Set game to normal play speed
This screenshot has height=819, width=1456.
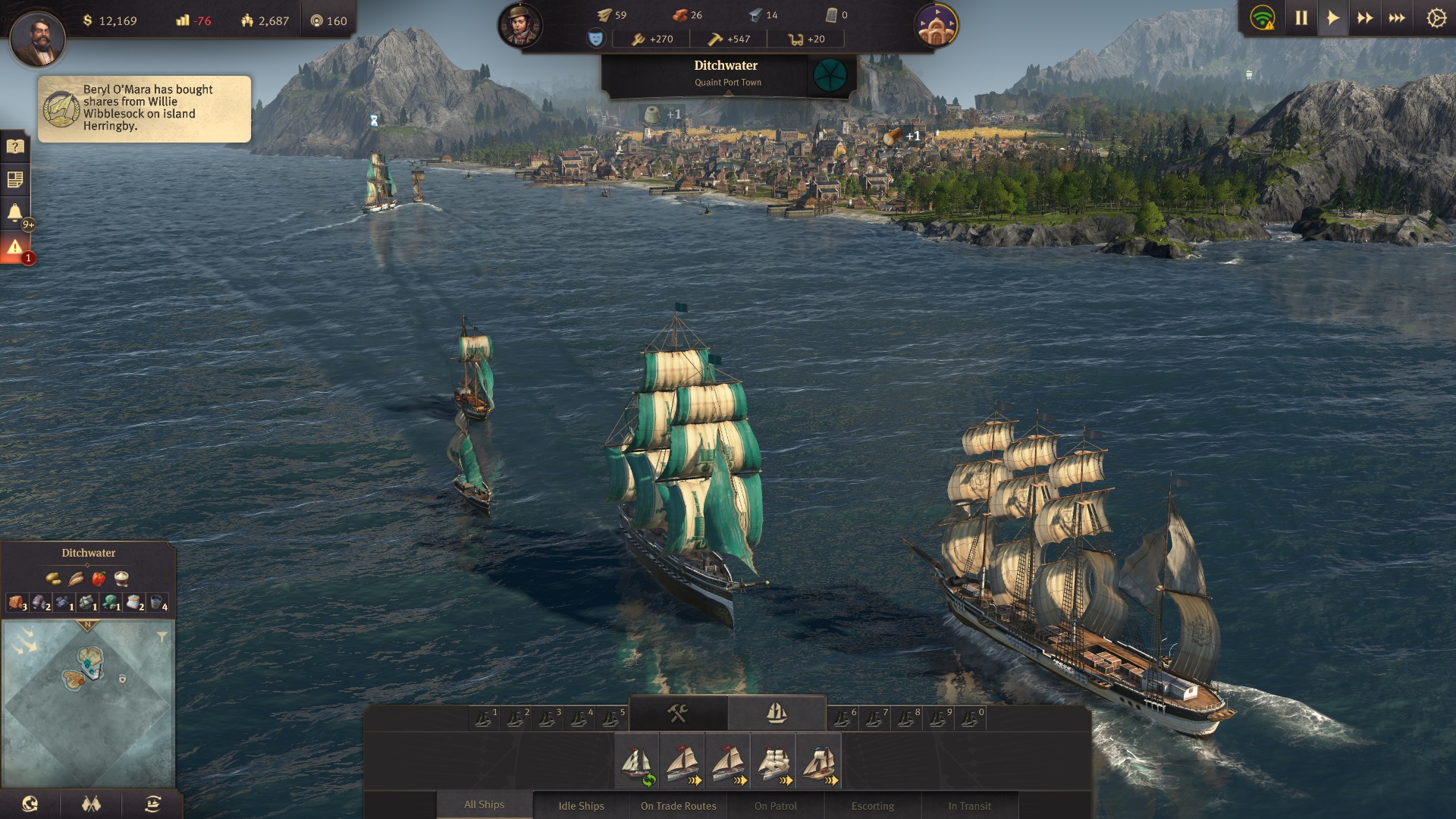pos(1333,18)
